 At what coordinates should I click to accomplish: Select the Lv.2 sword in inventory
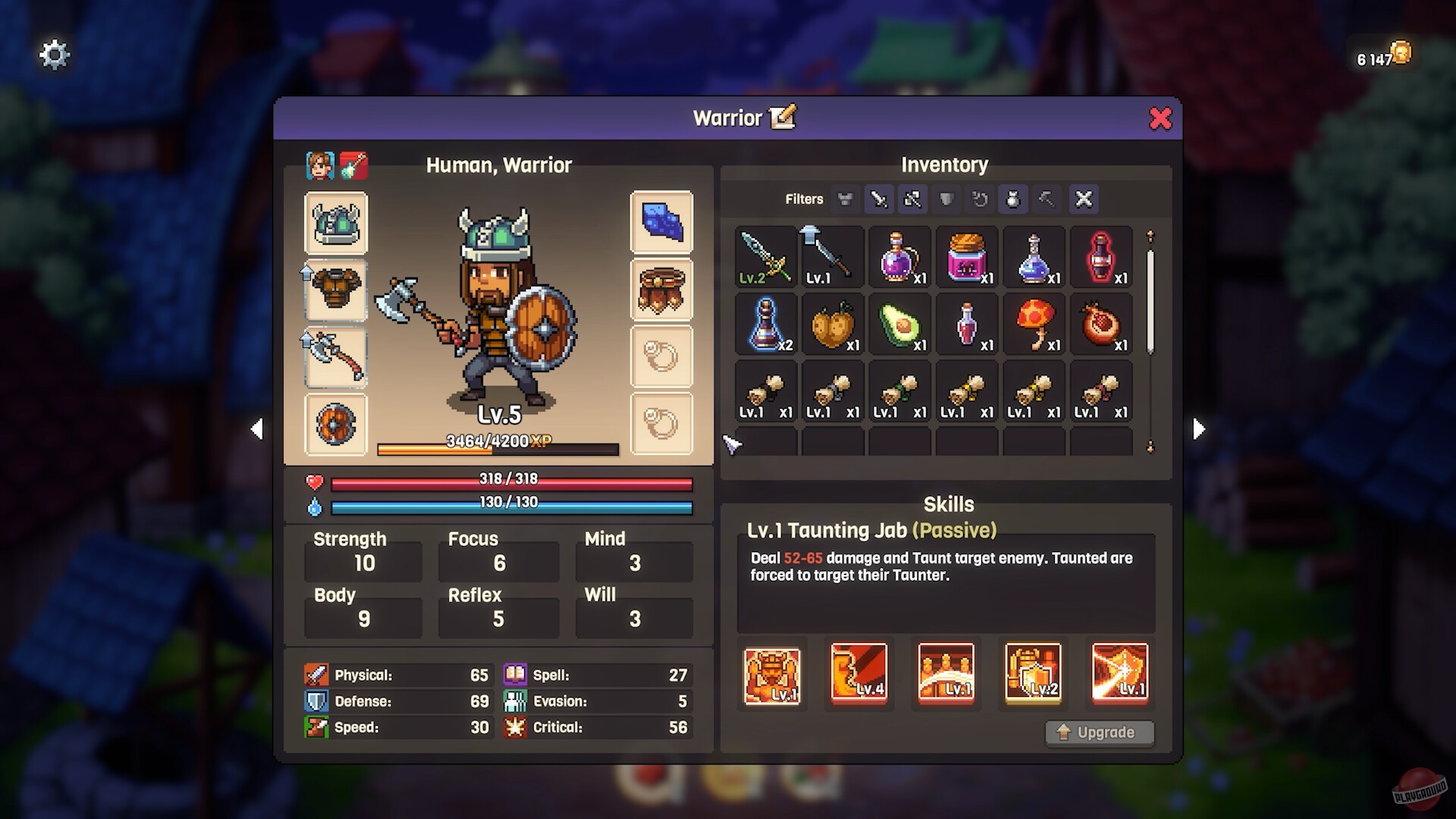point(765,257)
